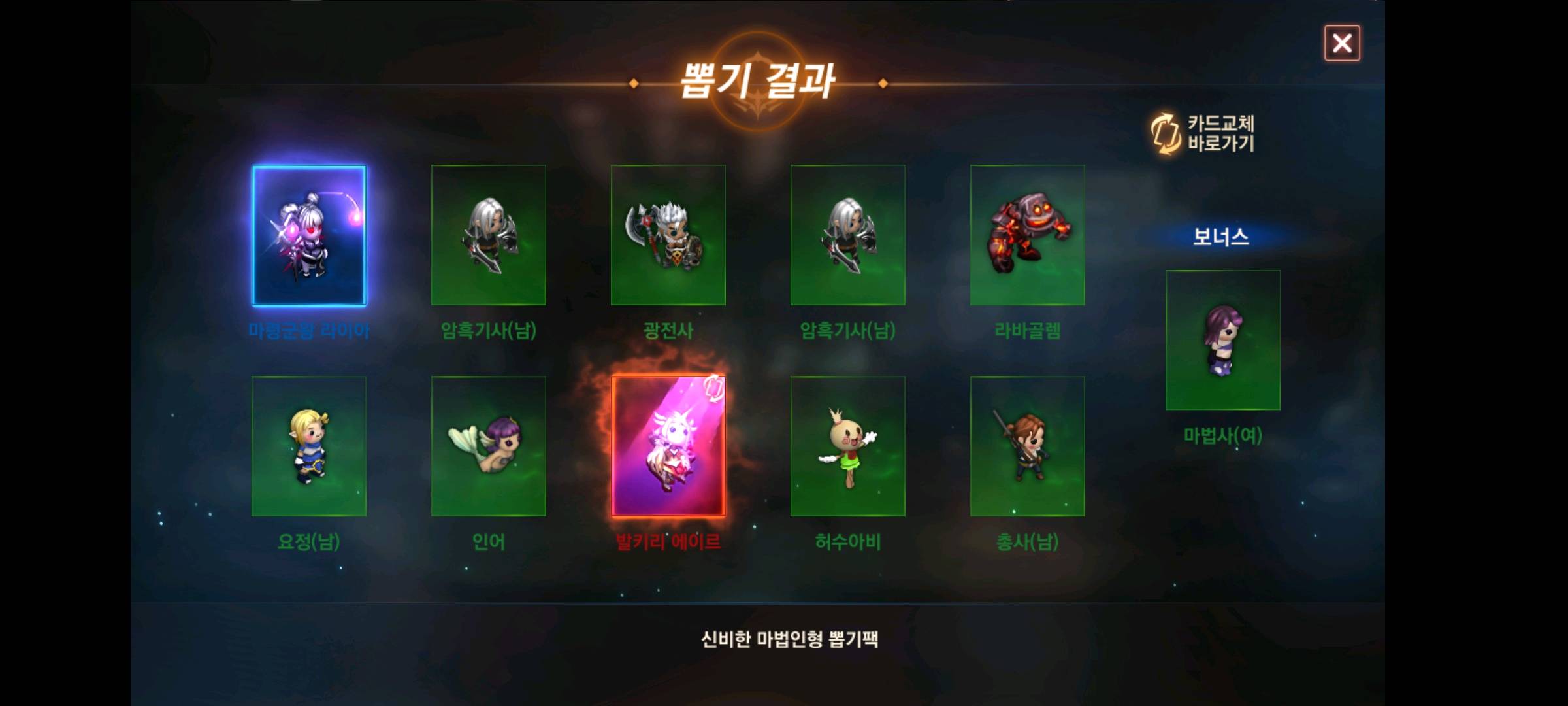Select the 인어 mermaid card

tap(488, 446)
